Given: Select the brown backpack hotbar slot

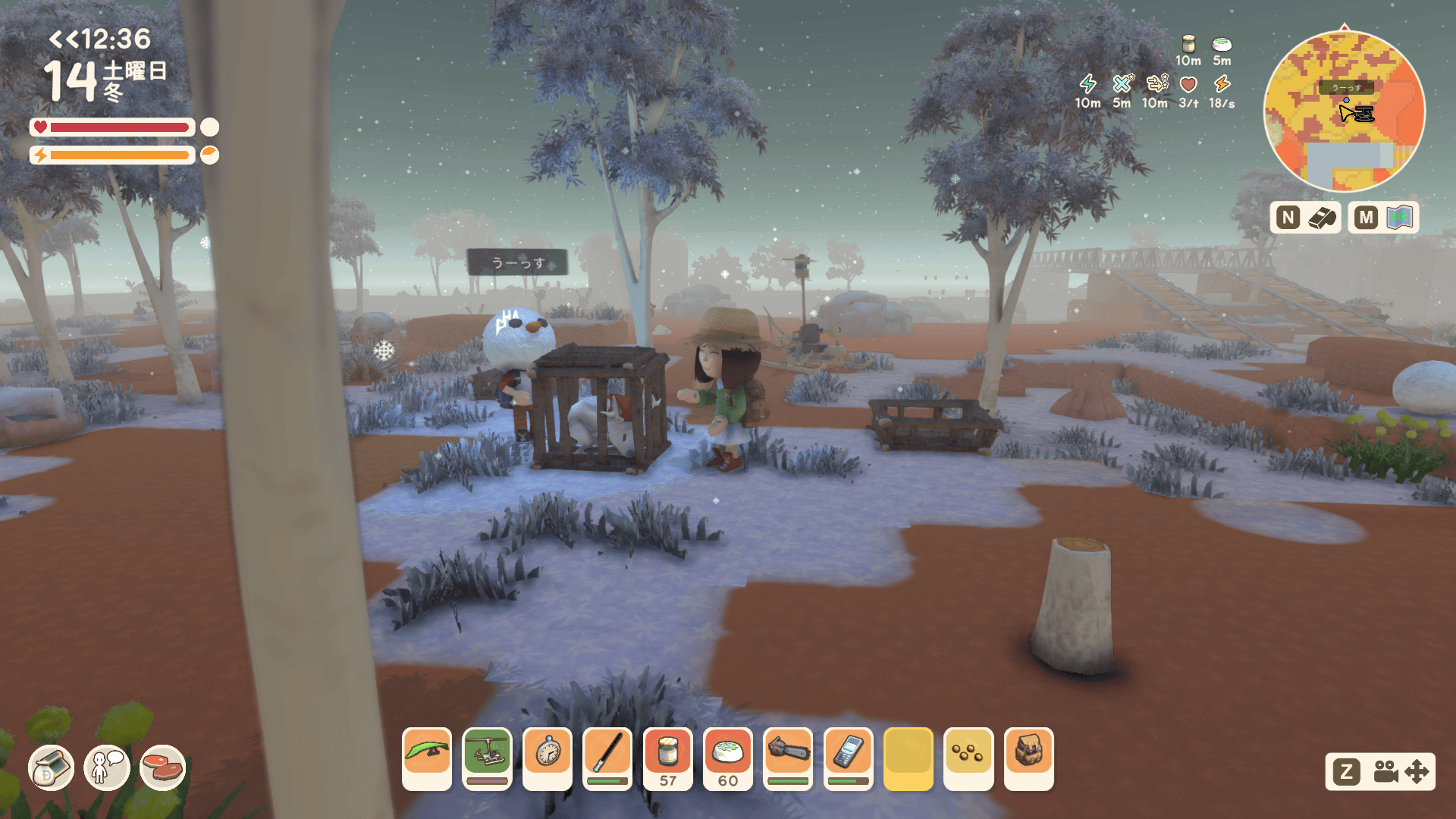Looking at the screenshot, I should [x=1029, y=758].
